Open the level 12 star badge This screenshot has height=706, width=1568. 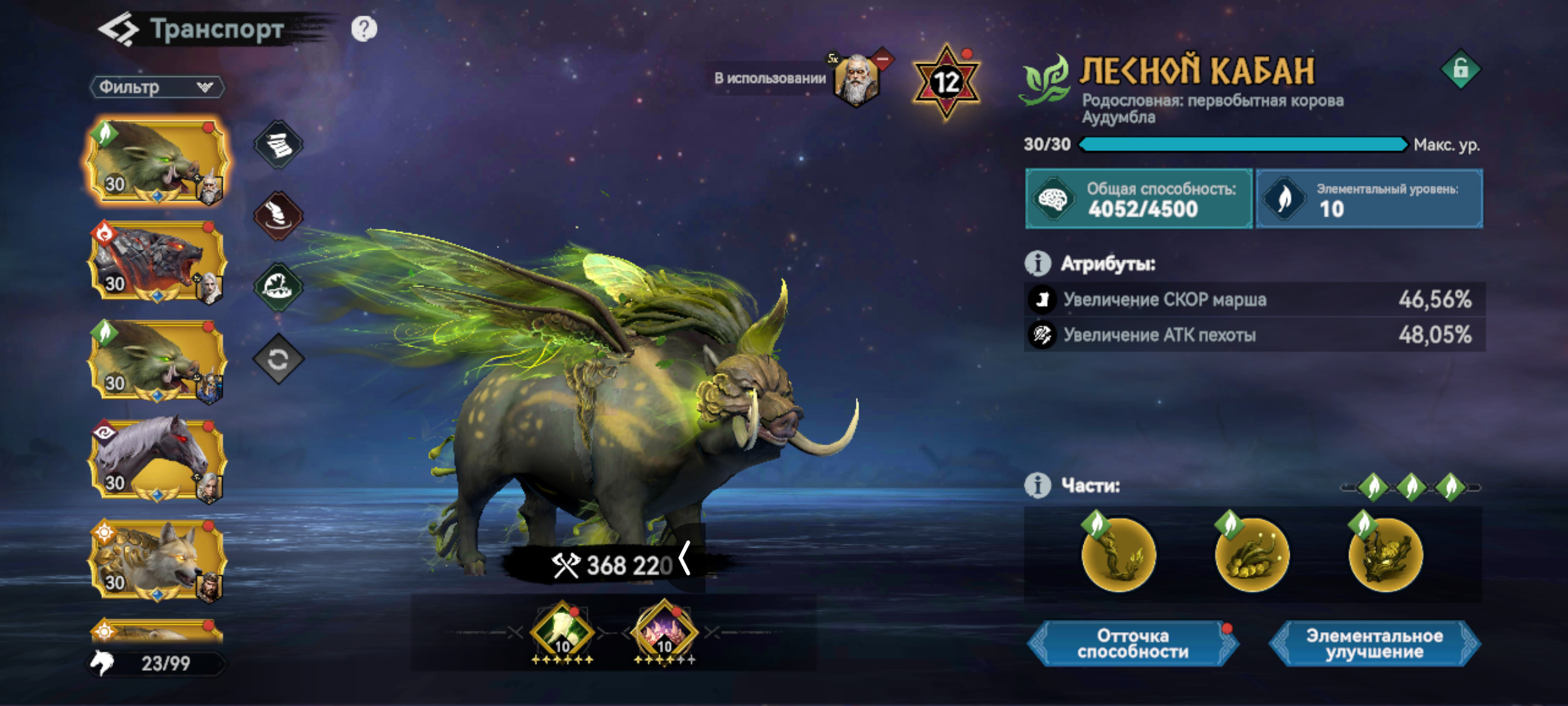[945, 82]
